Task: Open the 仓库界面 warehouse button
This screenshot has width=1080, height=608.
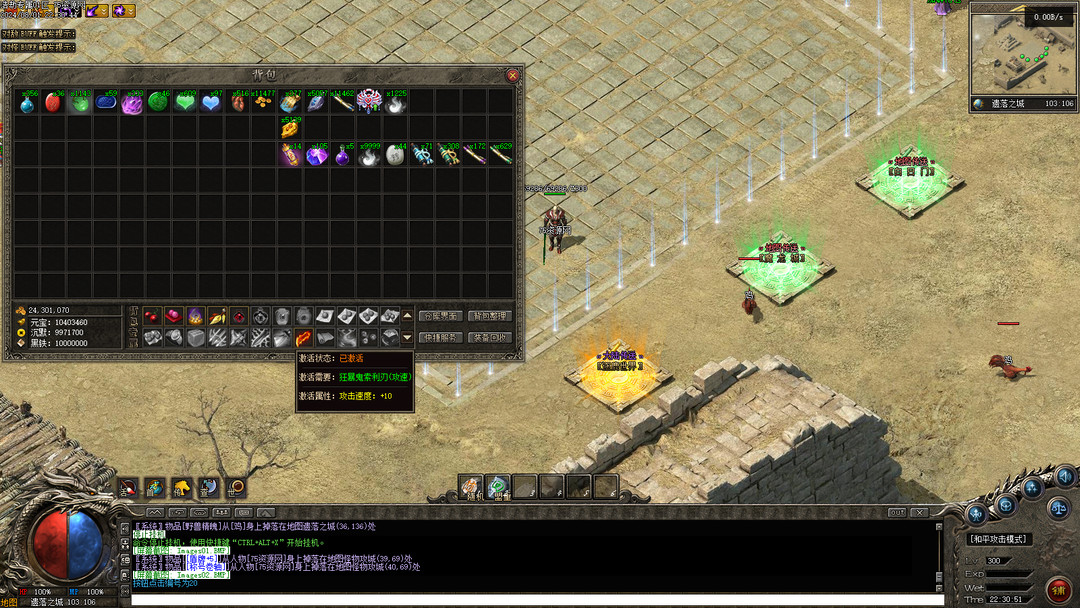Action: [440, 316]
